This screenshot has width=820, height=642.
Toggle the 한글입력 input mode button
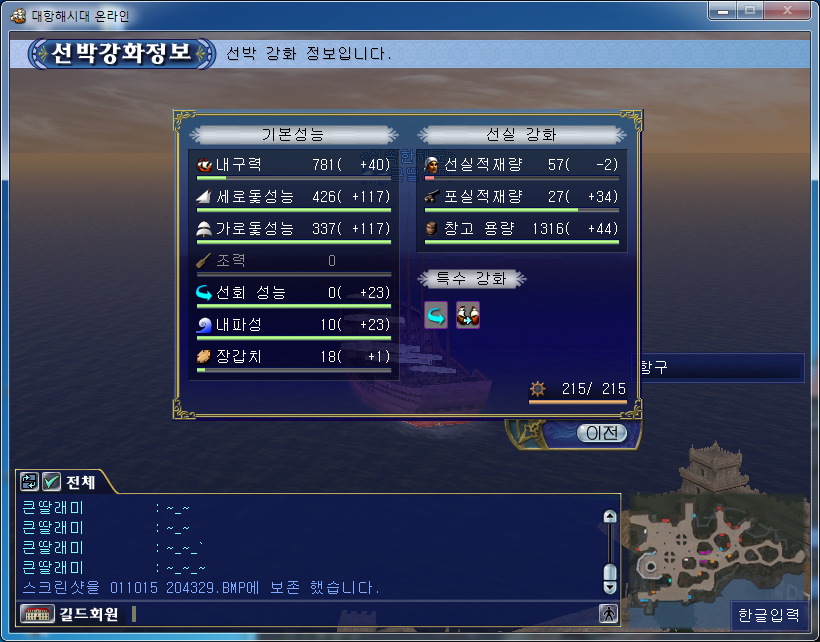point(770,615)
